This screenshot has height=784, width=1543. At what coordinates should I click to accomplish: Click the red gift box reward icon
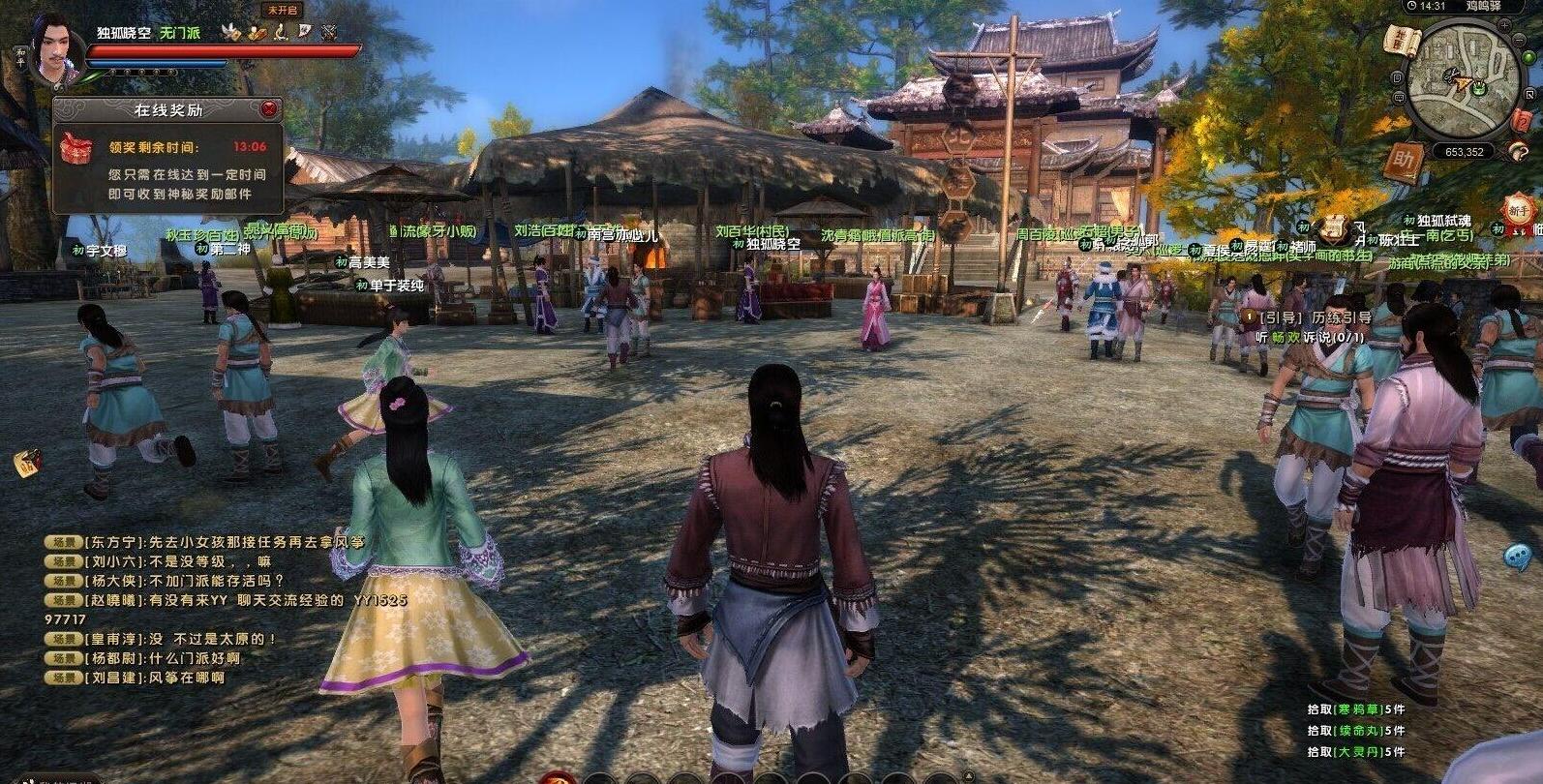73,148
